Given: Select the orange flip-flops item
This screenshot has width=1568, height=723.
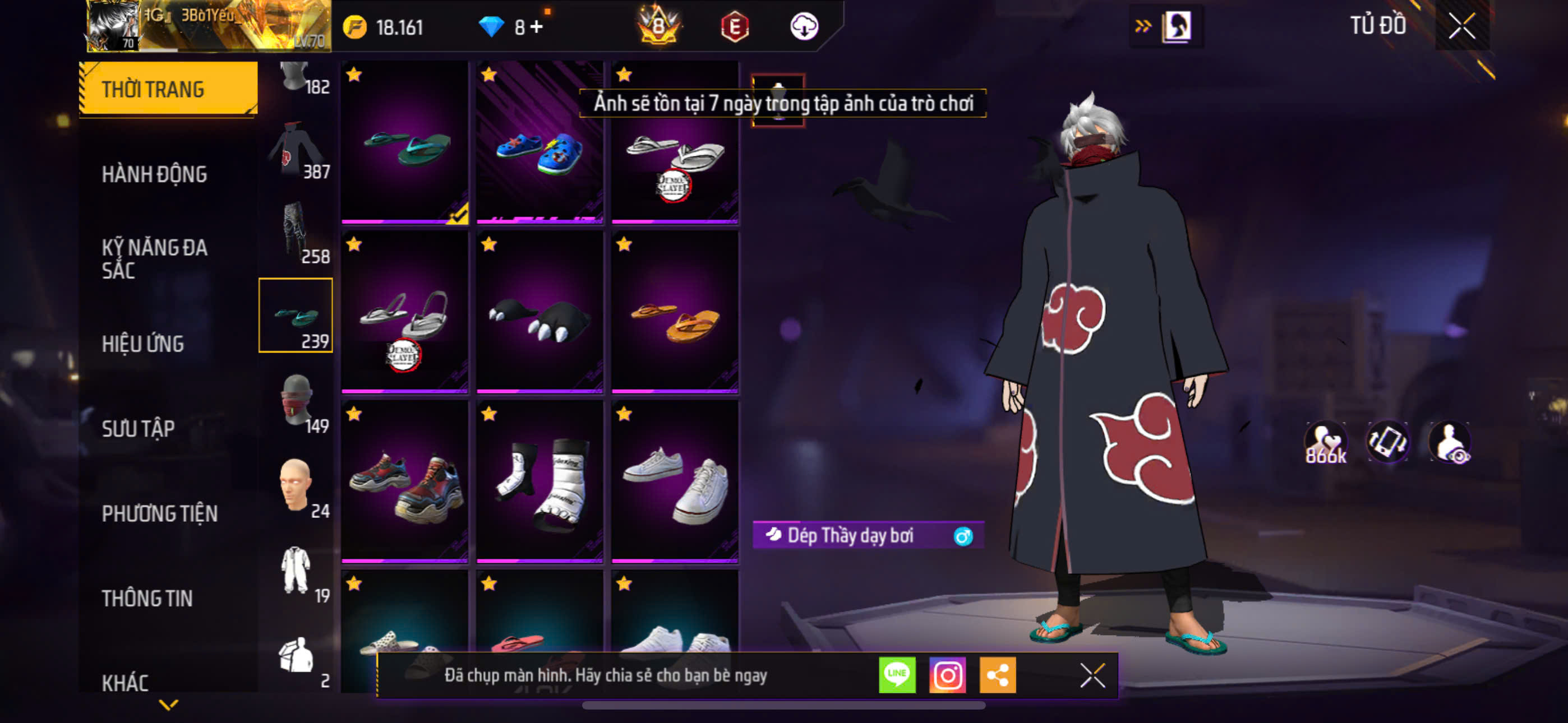Looking at the screenshot, I should click(675, 312).
